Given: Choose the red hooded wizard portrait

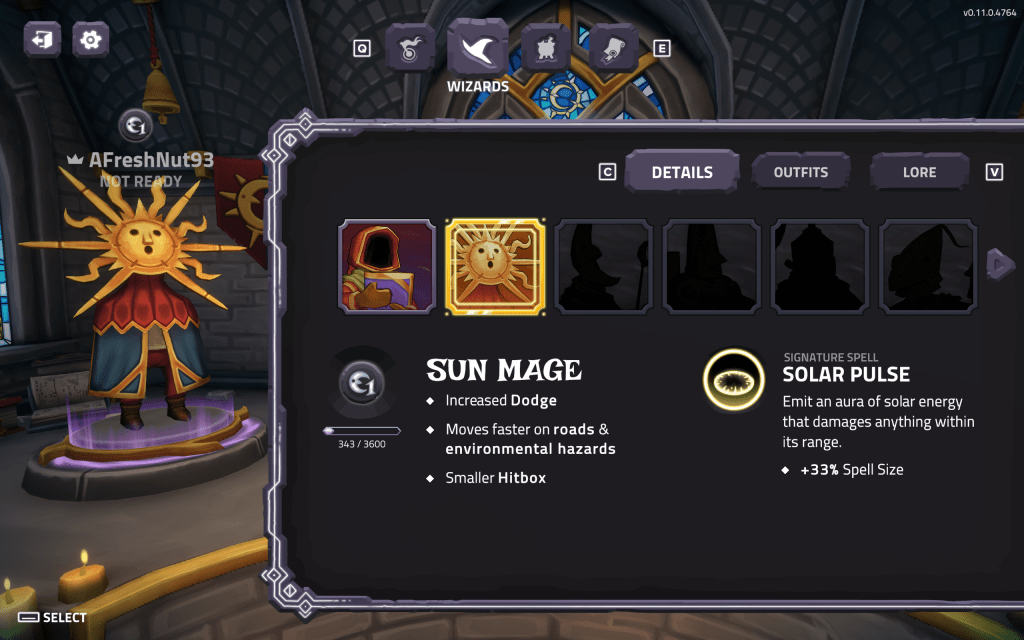Looking at the screenshot, I should pyautogui.click(x=387, y=266).
